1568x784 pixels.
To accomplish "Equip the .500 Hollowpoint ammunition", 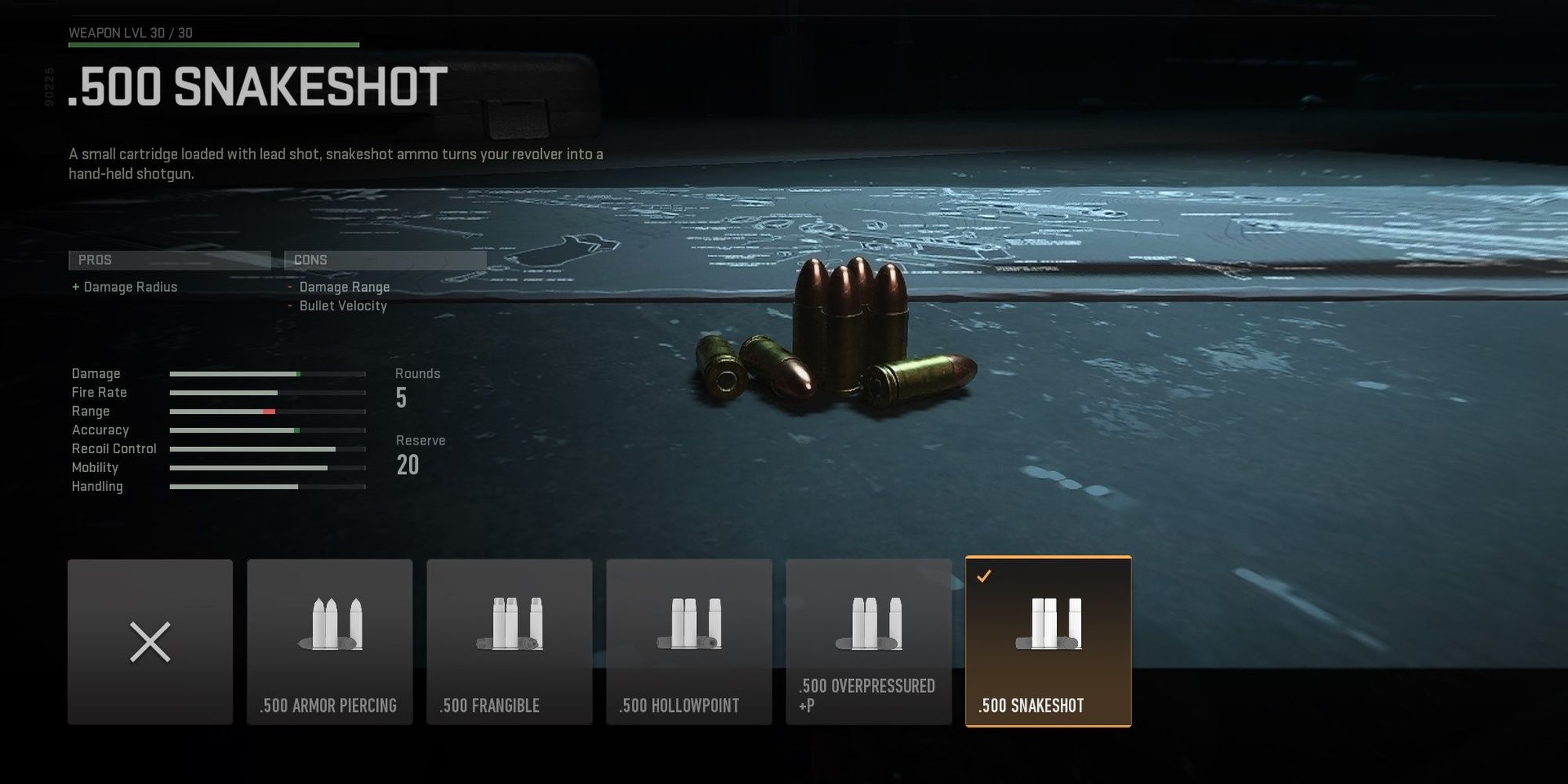I will (688, 641).
